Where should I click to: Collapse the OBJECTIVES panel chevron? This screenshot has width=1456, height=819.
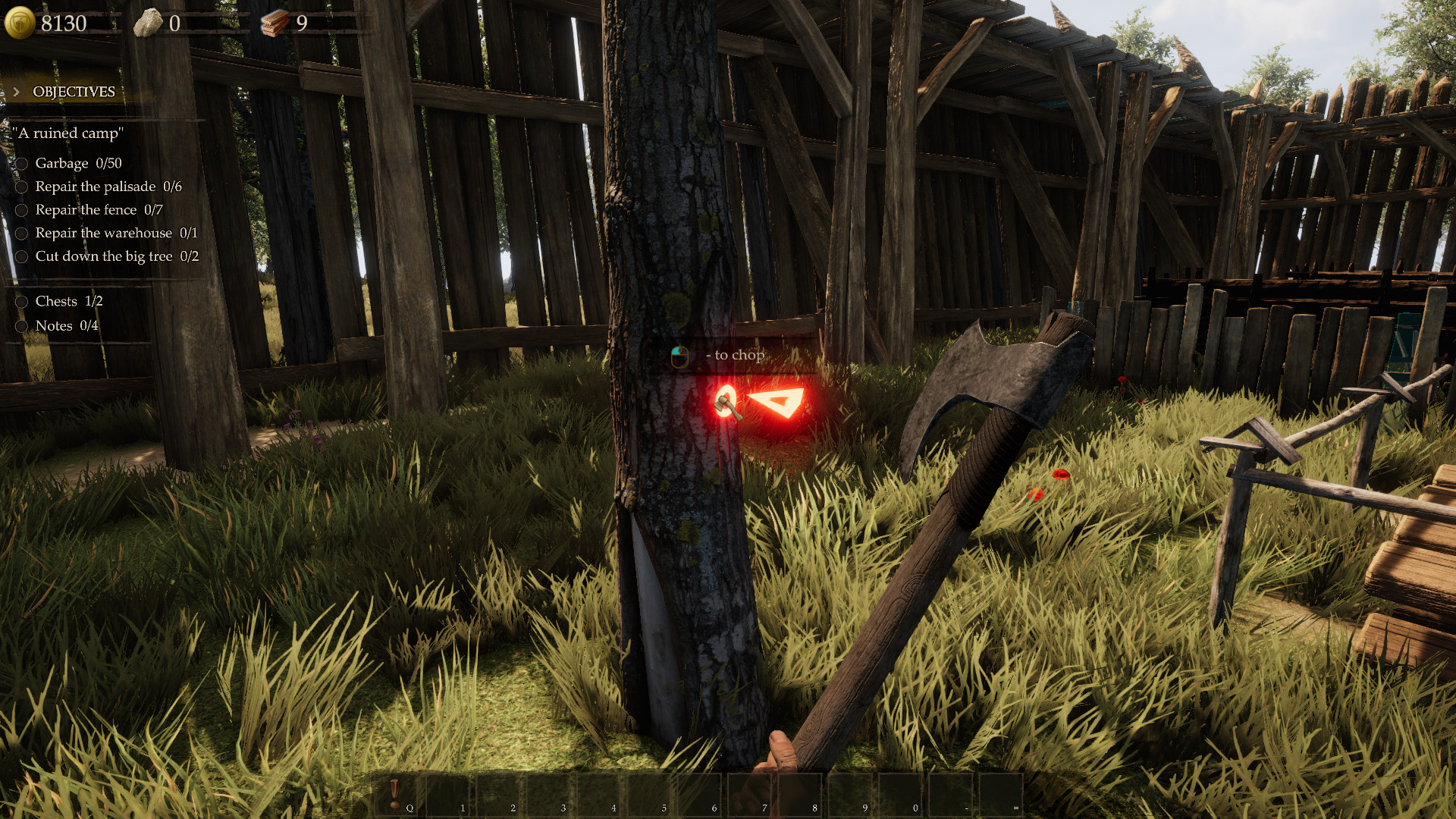coord(17,91)
